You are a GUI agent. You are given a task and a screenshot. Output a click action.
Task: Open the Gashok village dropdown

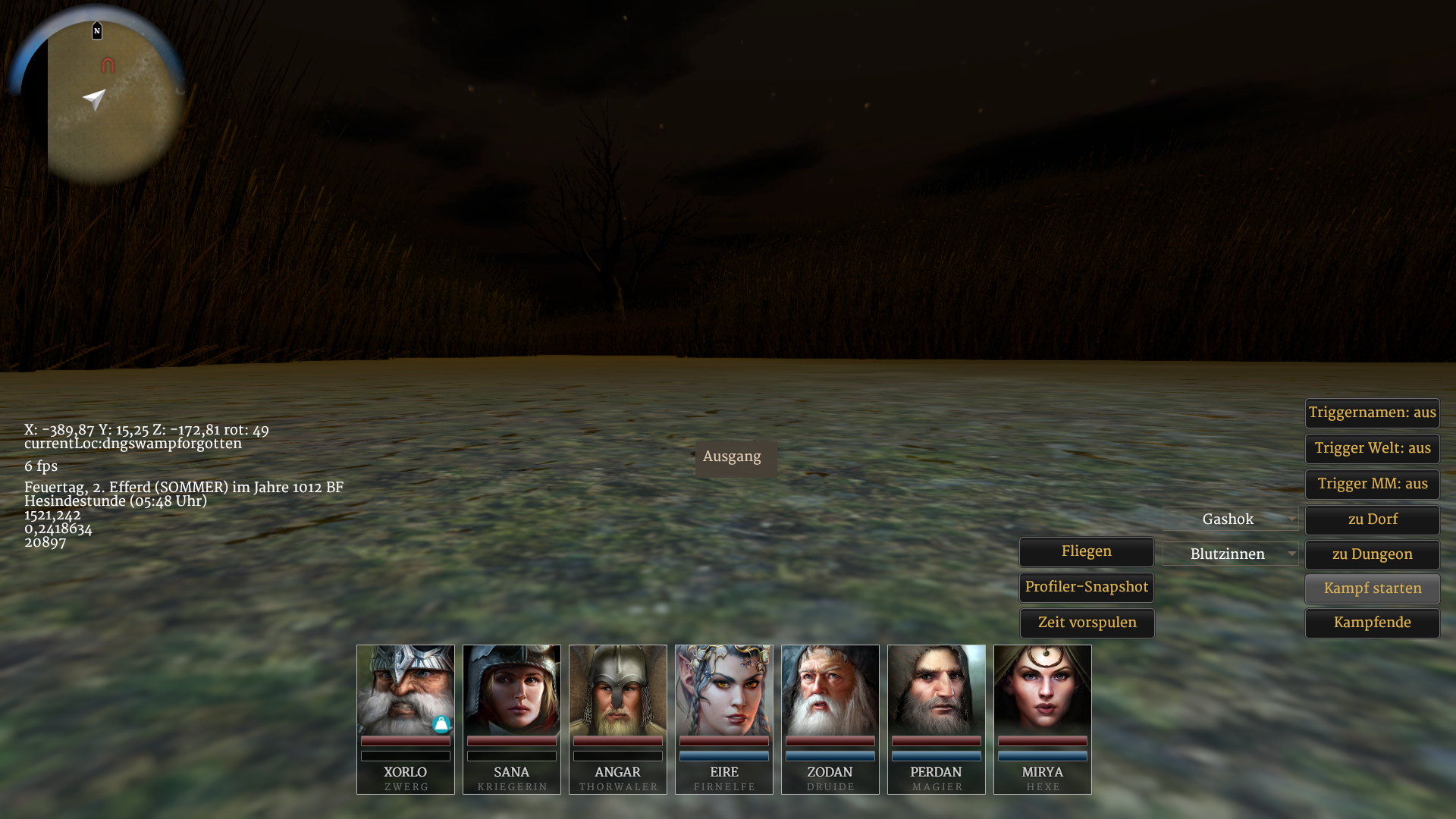(1230, 519)
